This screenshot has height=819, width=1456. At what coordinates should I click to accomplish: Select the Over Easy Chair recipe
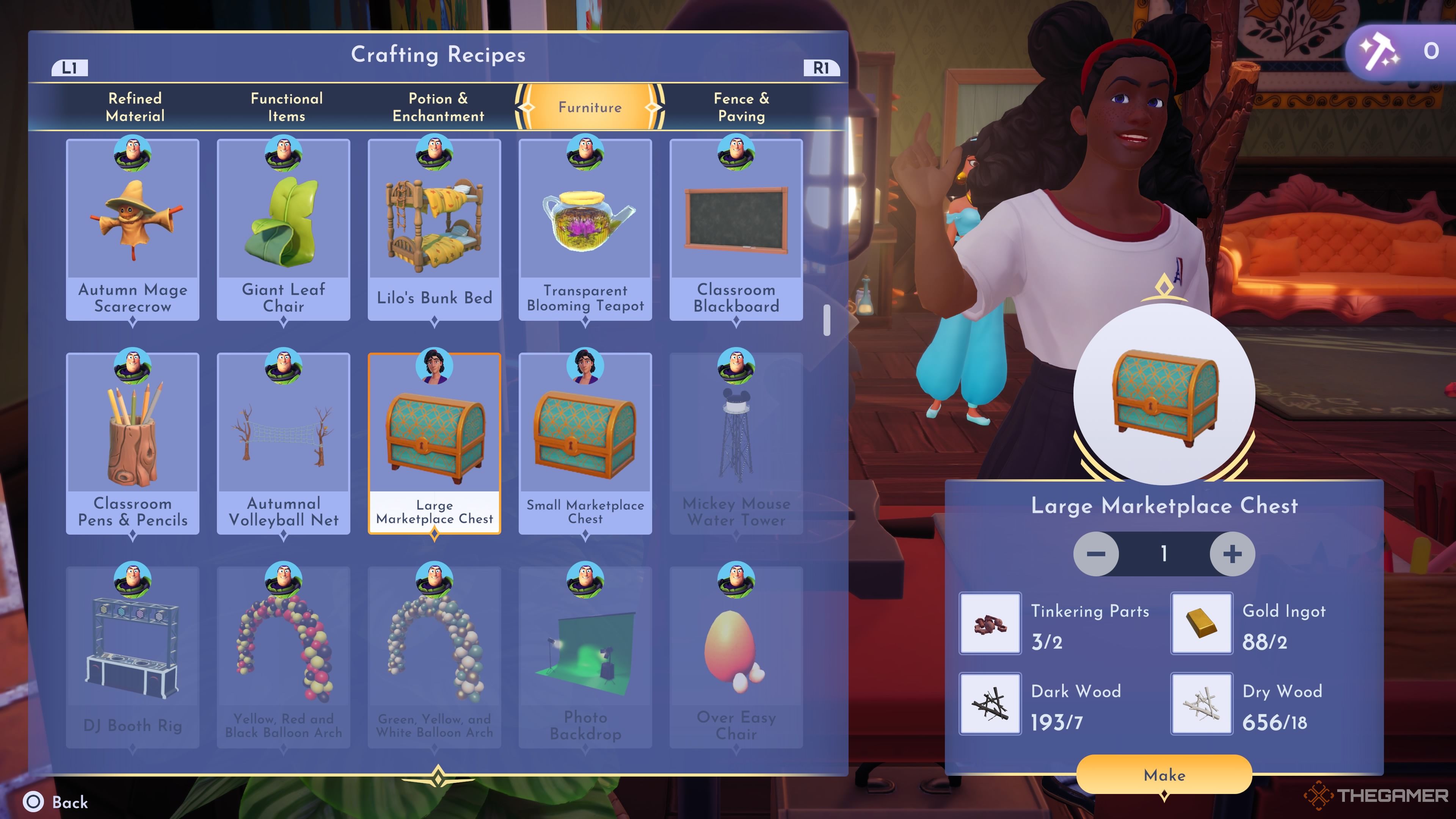[736, 656]
